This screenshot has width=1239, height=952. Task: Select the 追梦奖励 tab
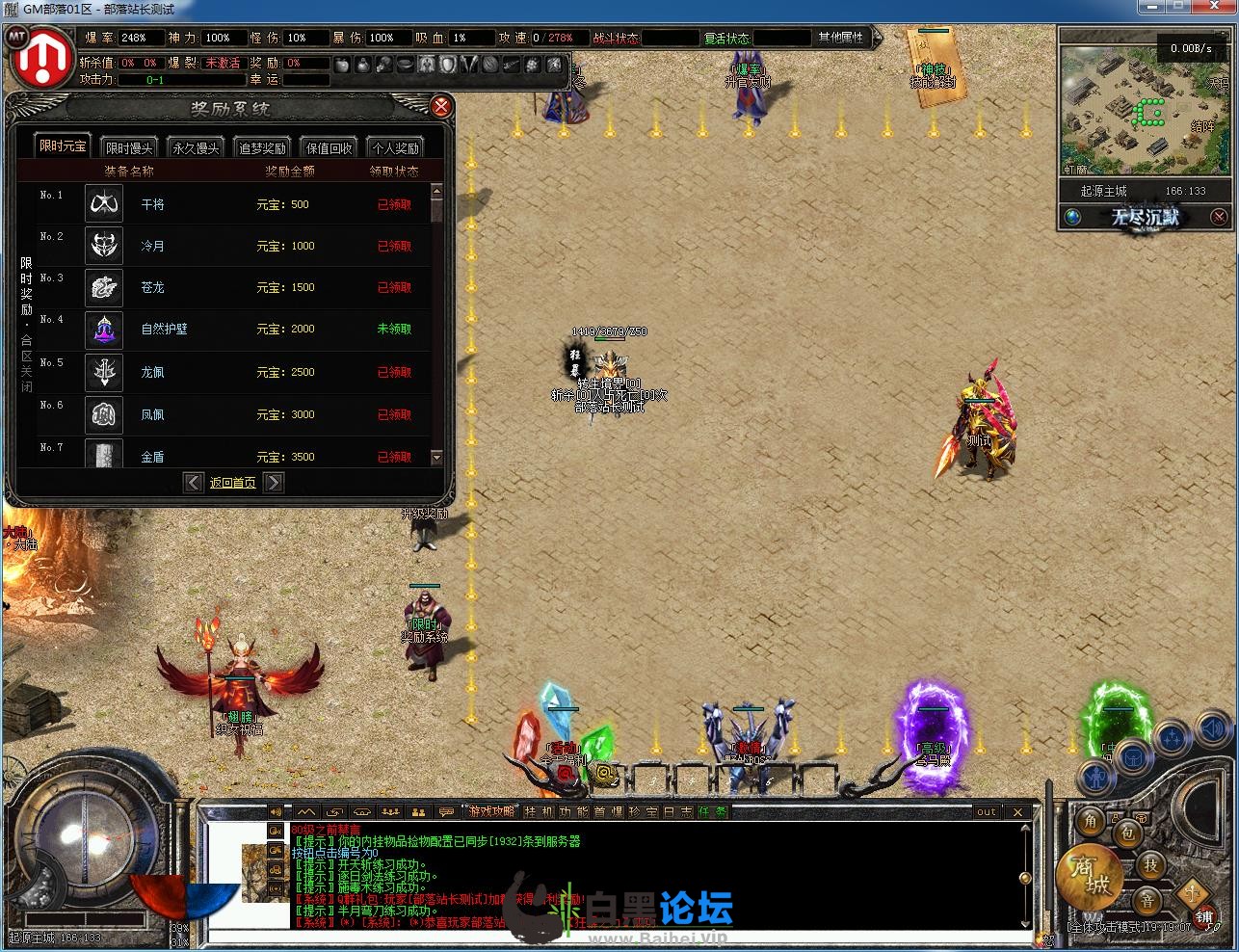click(x=262, y=147)
